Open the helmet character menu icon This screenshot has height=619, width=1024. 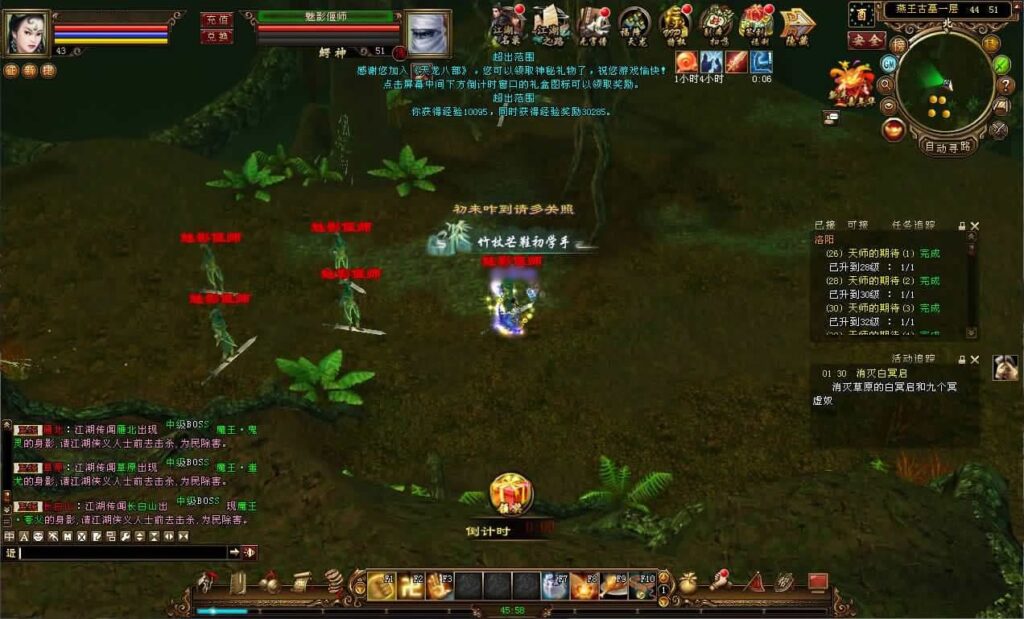(x=206, y=582)
